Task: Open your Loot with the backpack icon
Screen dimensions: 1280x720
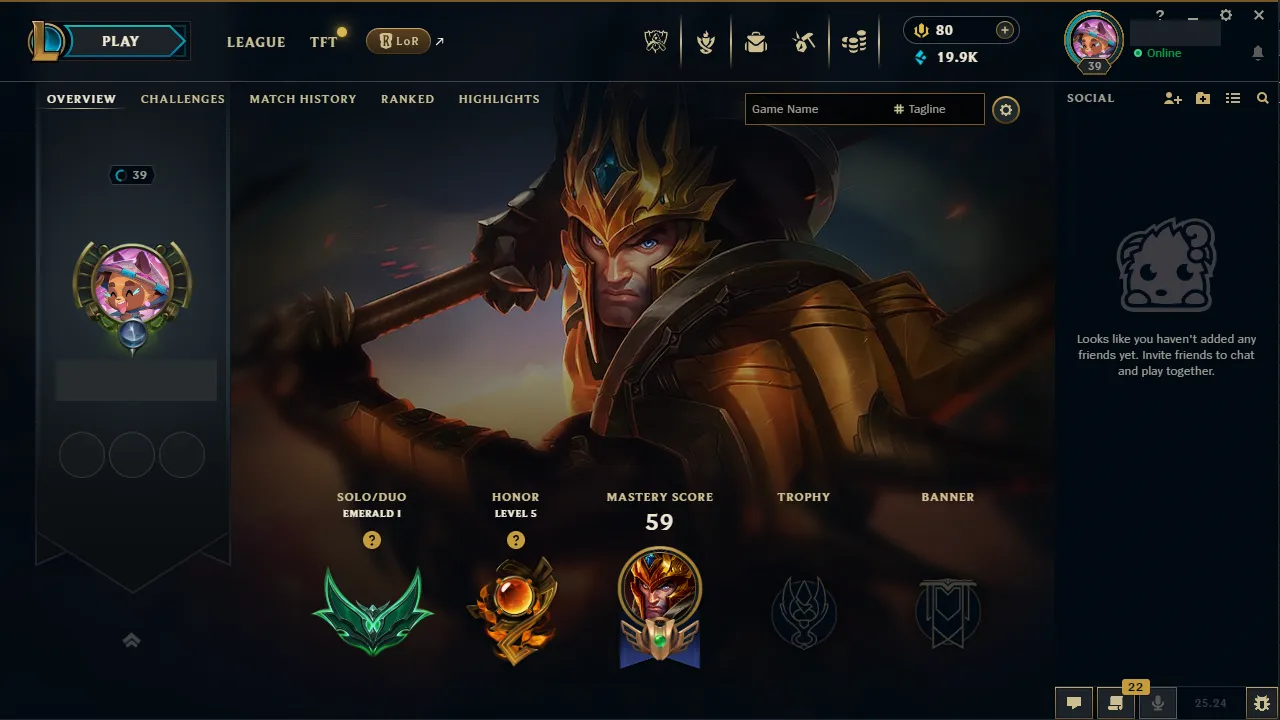Action: click(755, 41)
